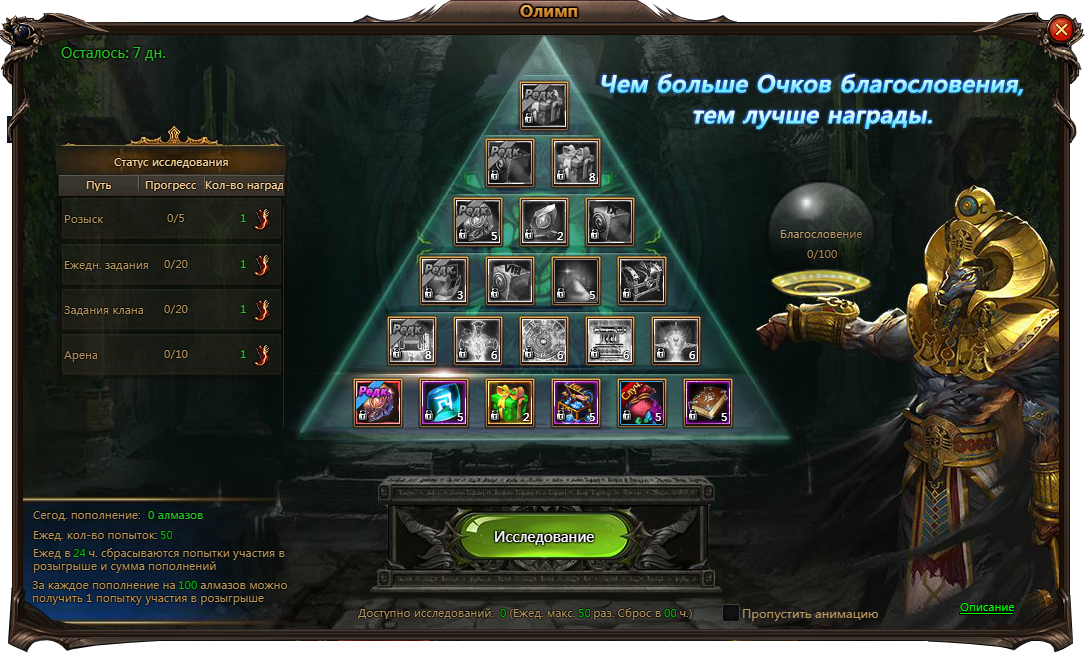The width and height of the screenshot is (1085, 653).
Task: Open the Арена path row
Action: [x=172, y=355]
